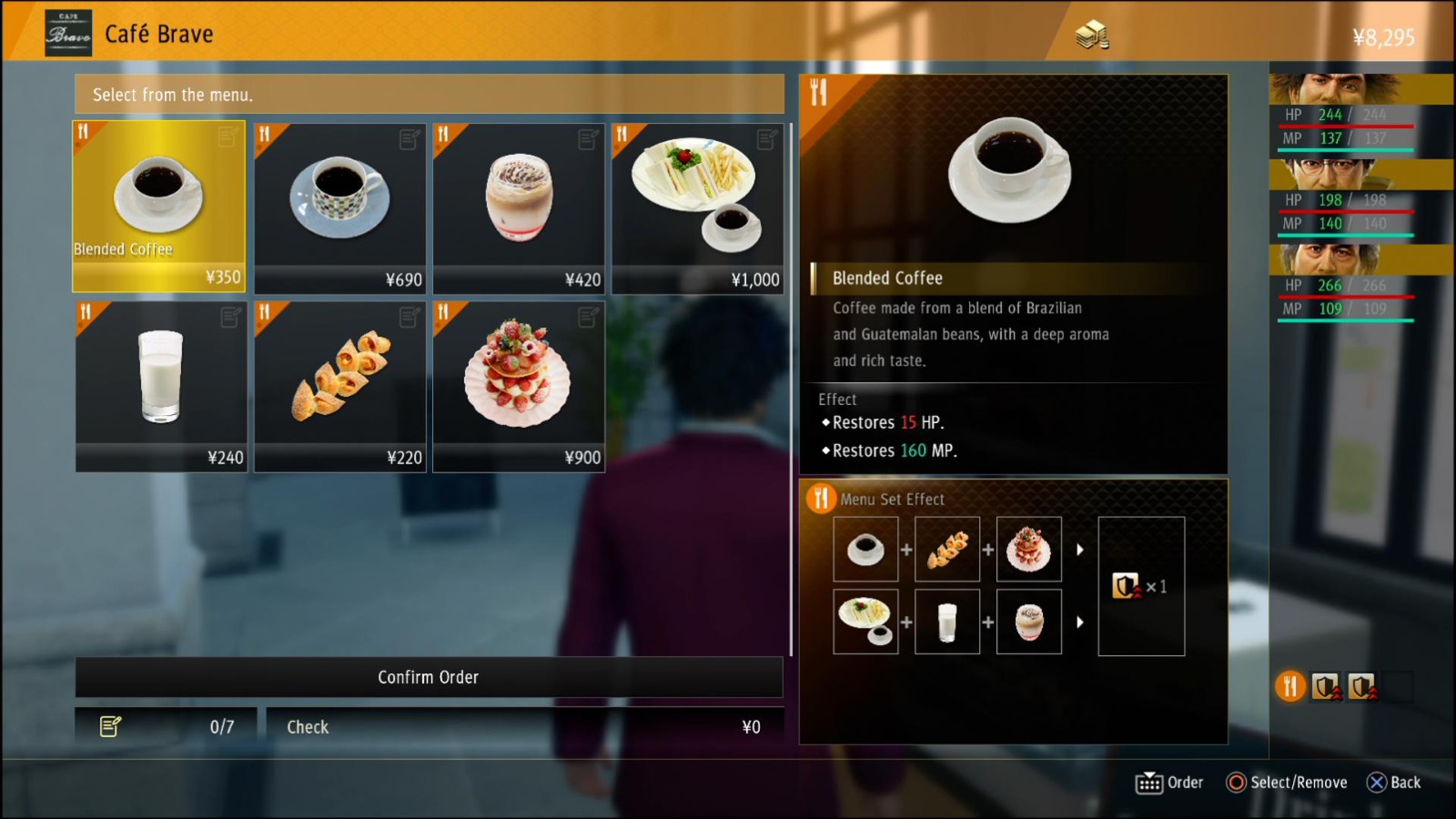
Task: Click the Order keypad icon in the control bar
Action: click(1149, 782)
